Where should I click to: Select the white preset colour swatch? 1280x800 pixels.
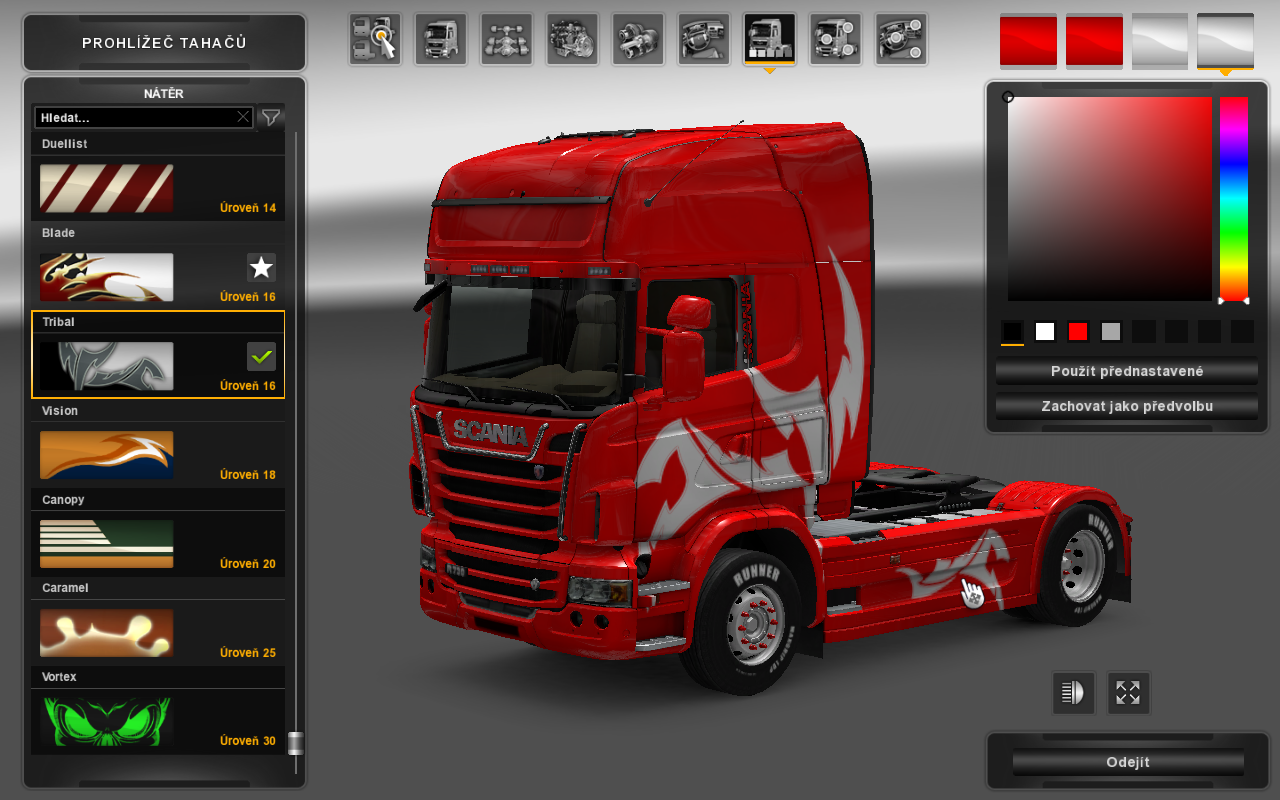click(1045, 332)
